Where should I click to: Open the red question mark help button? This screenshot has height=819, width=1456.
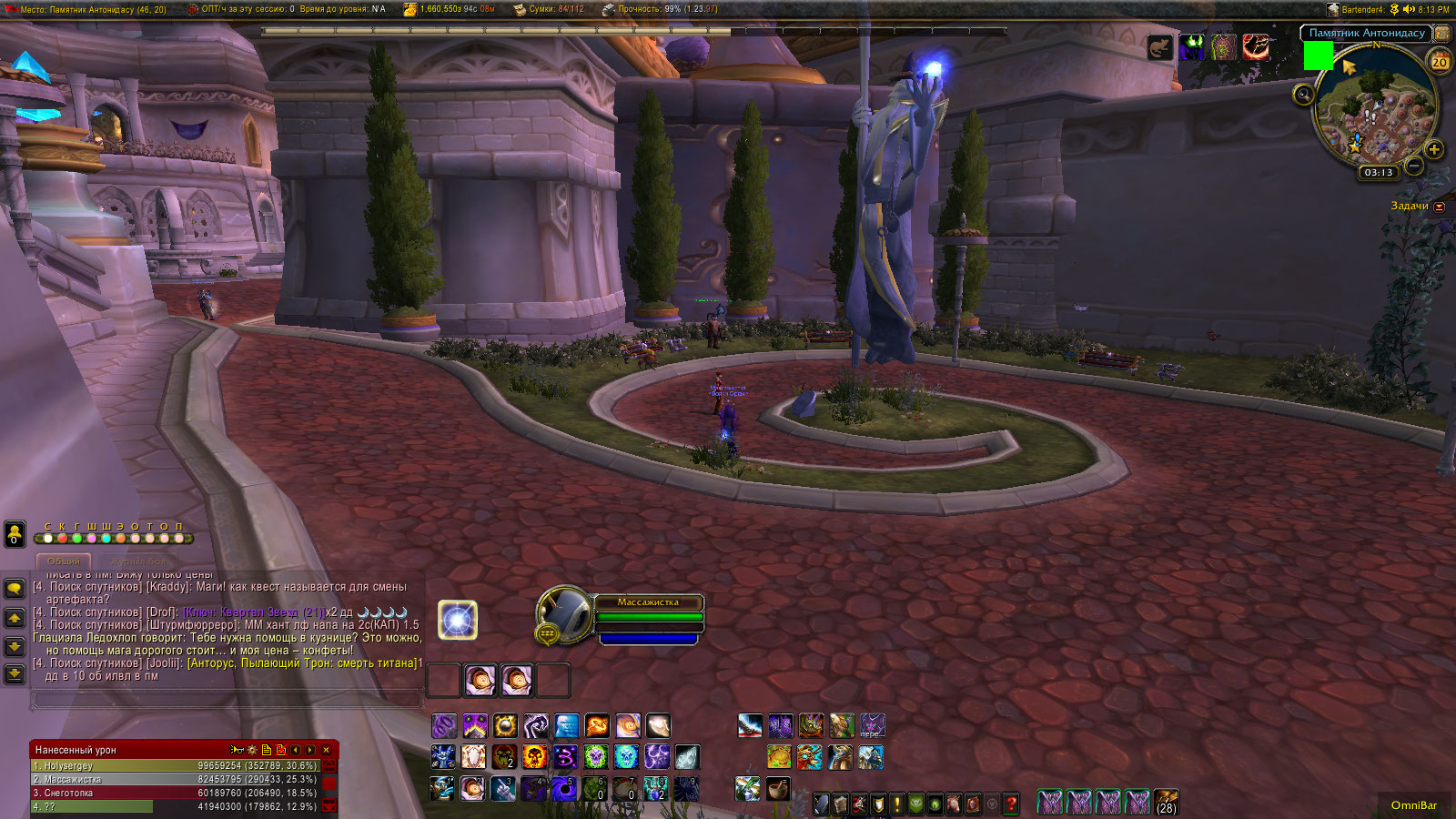click(1010, 804)
